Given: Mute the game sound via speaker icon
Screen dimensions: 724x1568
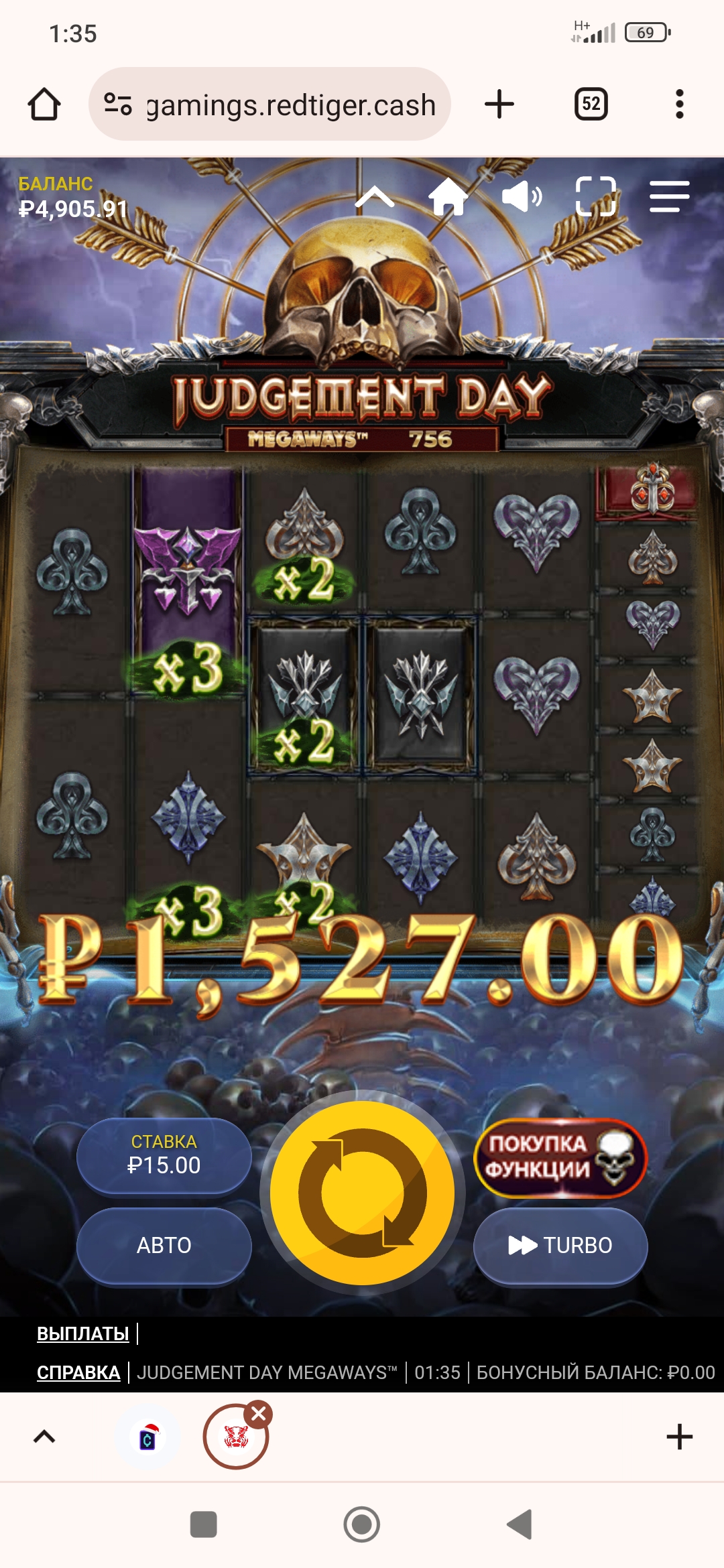Looking at the screenshot, I should pyautogui.click(x=522, y=197).
